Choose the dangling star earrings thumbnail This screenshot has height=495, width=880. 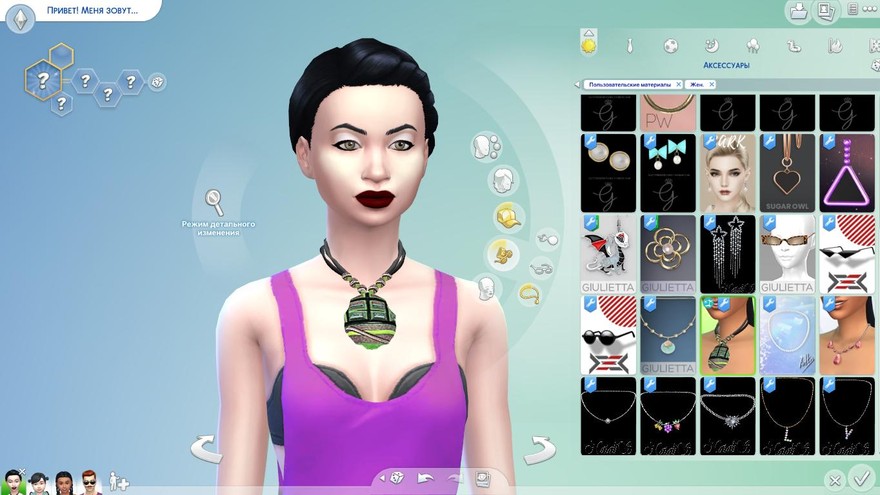727,253
